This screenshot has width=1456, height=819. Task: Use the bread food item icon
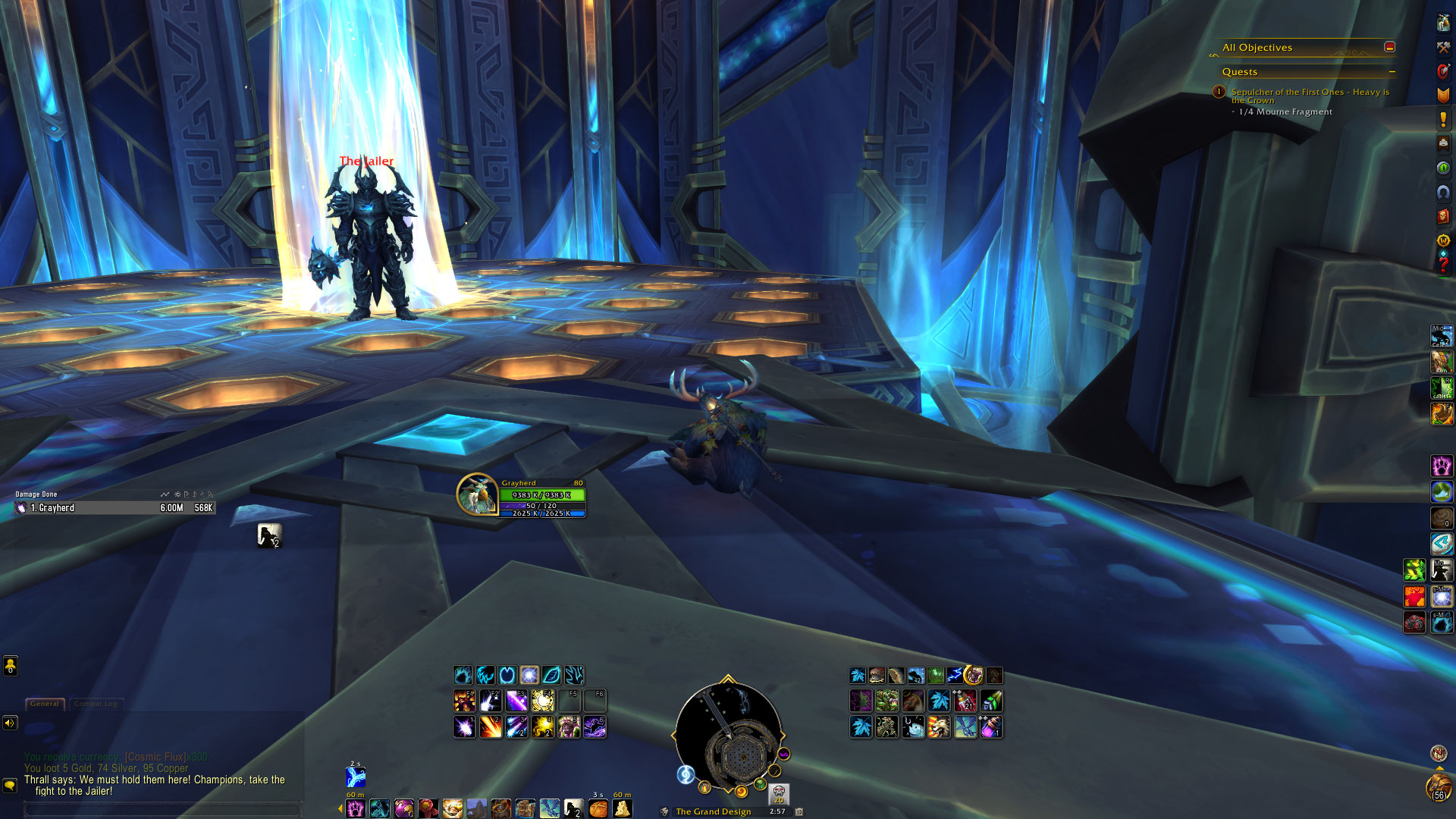click(x=598, y=808)
